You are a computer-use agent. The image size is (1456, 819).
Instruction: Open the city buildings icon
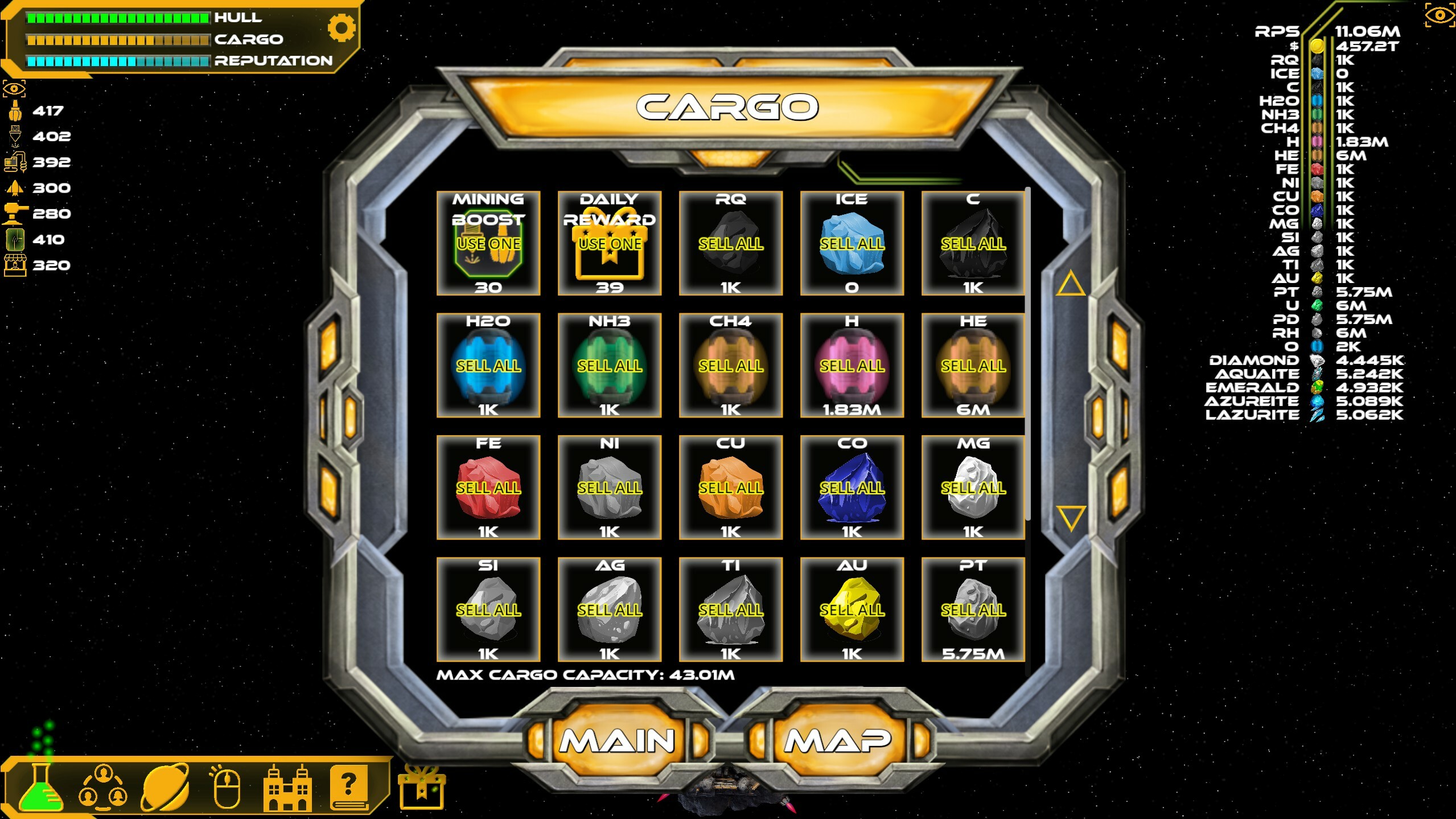point(289,791)
